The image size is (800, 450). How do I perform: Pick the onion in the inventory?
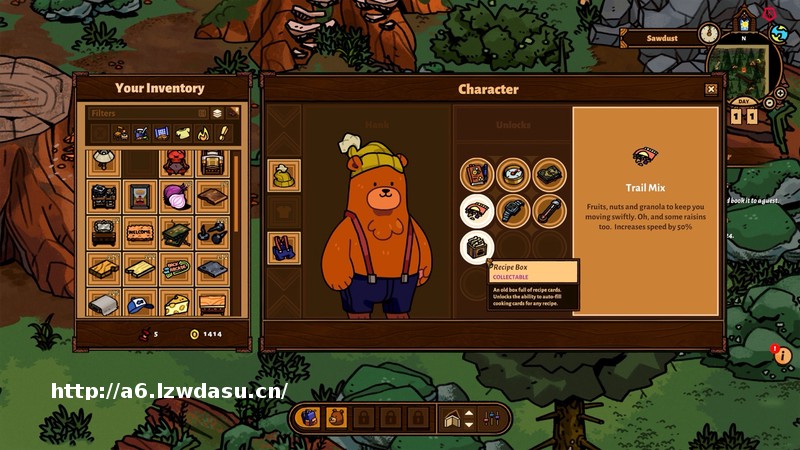point(176,196)
